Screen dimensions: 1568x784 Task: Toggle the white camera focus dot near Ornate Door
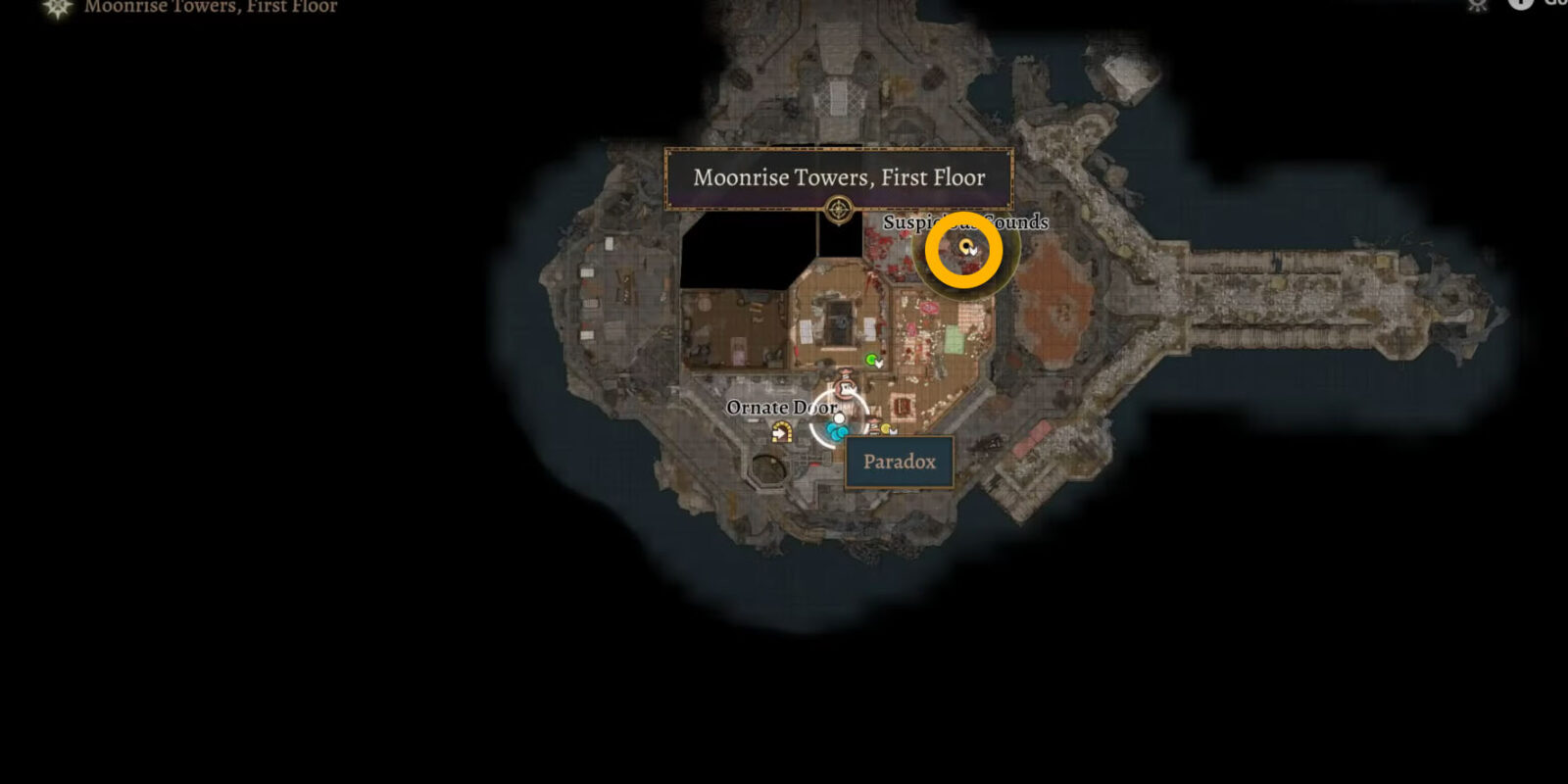[839, 418]
